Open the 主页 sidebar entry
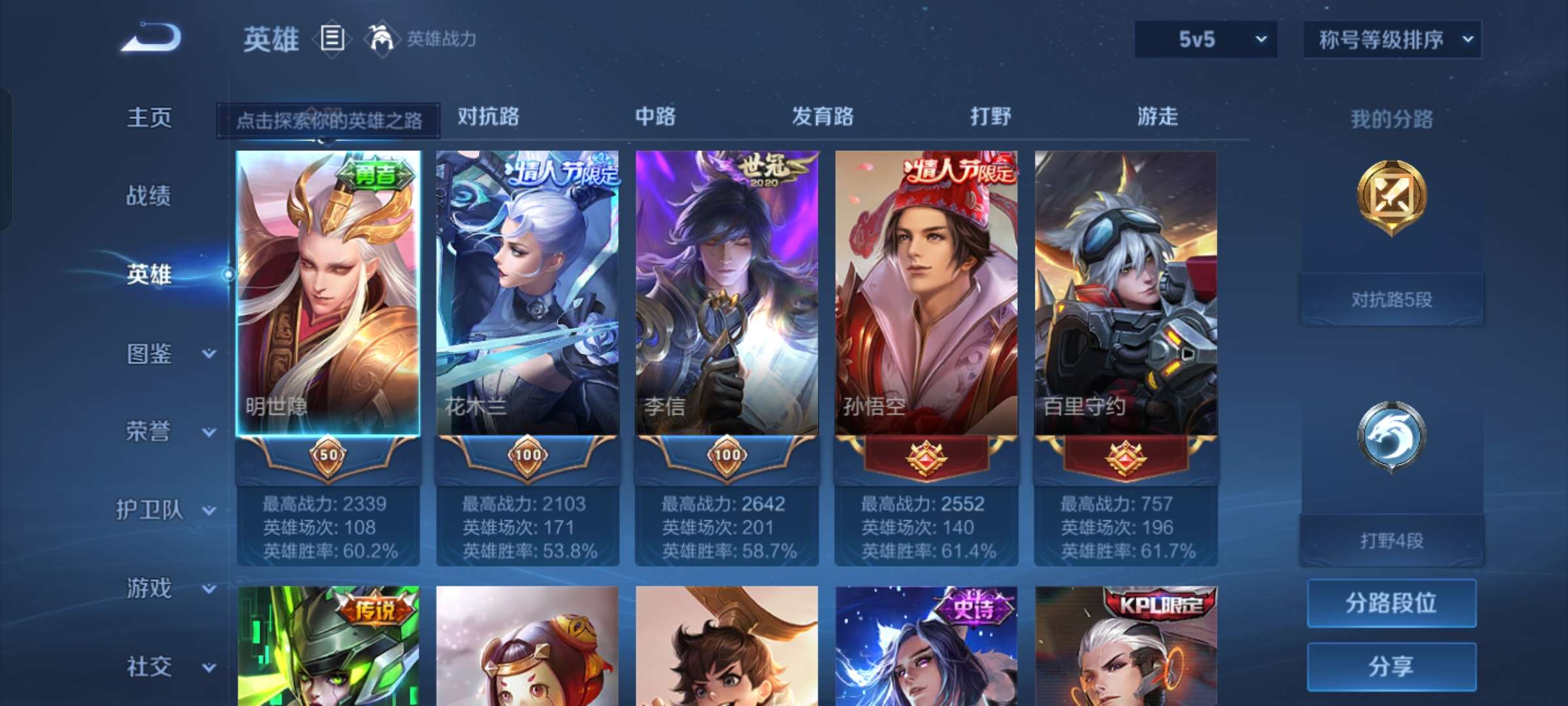The image size is (1568, 706). (149, 118)
